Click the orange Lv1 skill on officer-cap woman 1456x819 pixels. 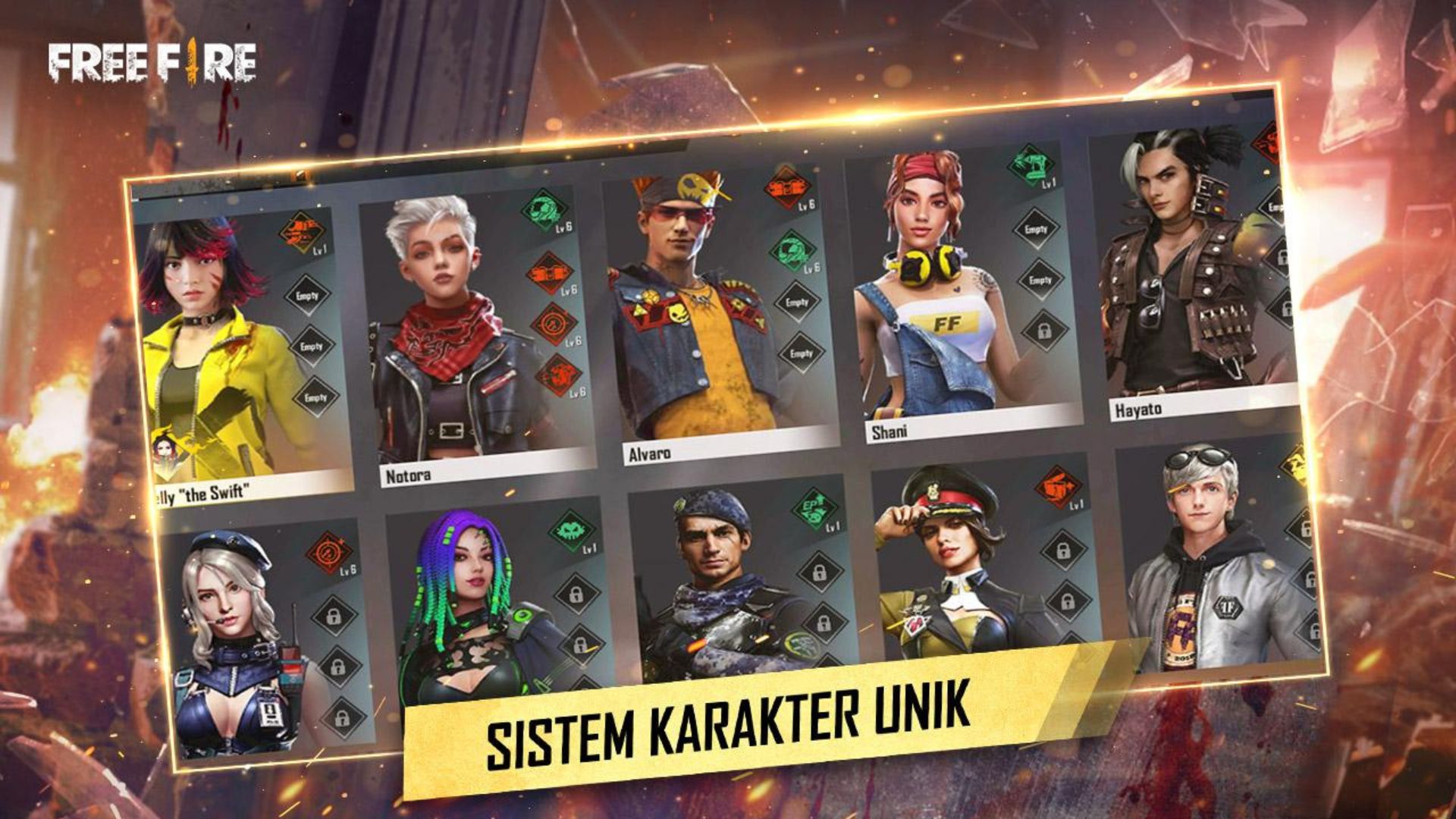pyautogui.click(x=1058, y=486)
